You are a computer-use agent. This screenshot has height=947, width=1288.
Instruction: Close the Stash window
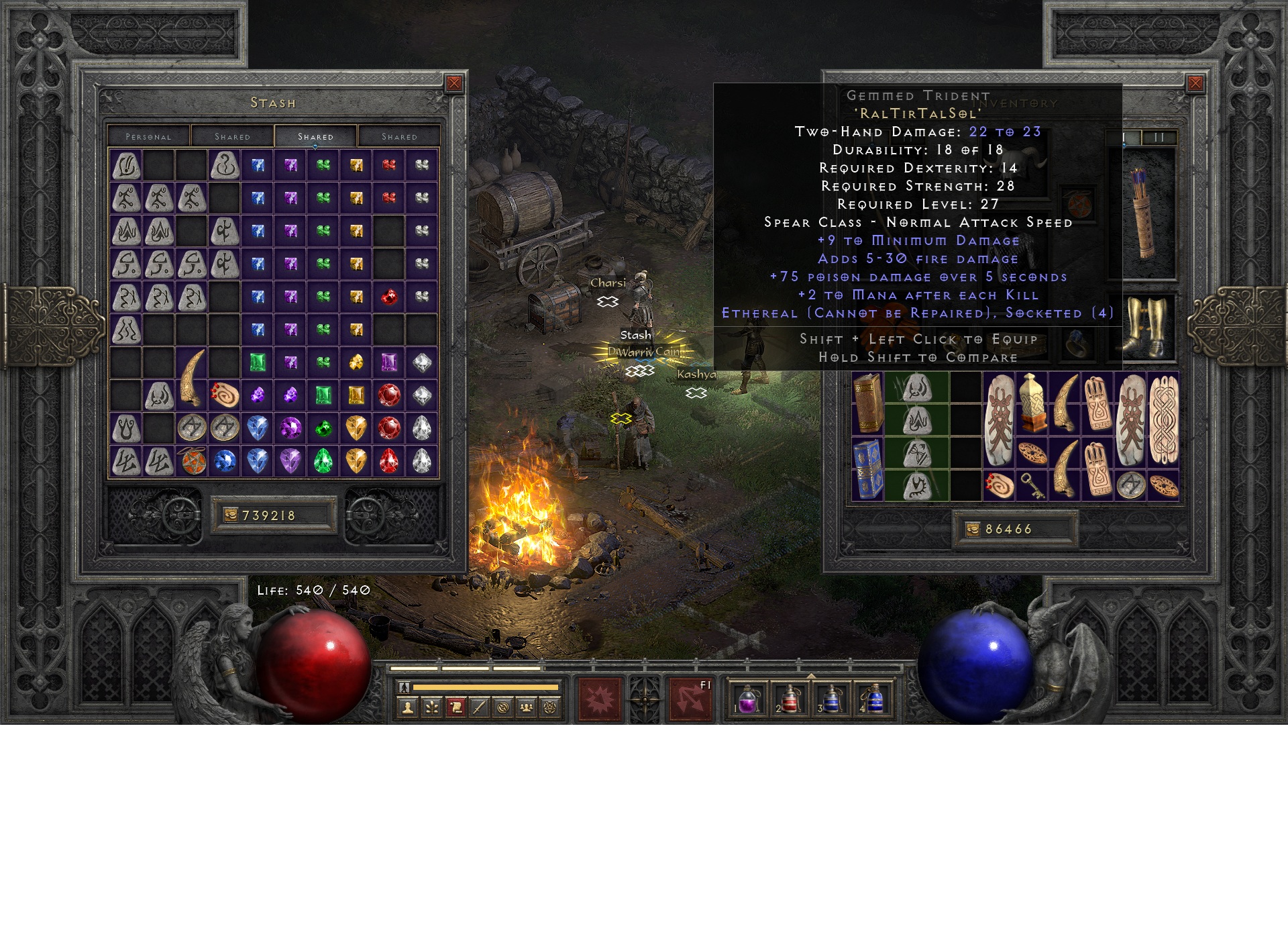click(454, 83)
